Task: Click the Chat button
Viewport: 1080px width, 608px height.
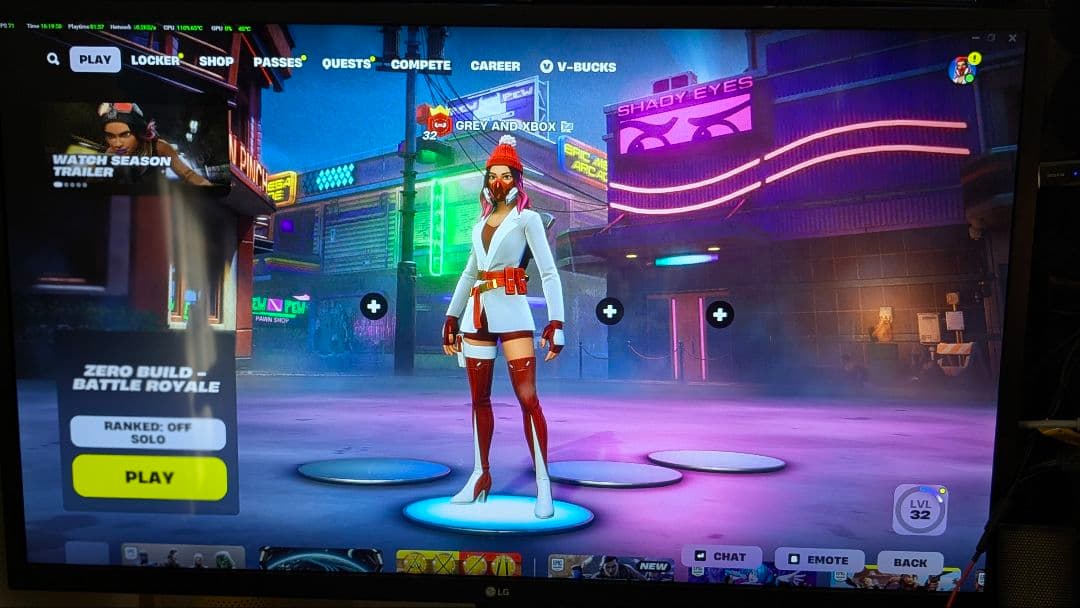Action: coord(721,557)
